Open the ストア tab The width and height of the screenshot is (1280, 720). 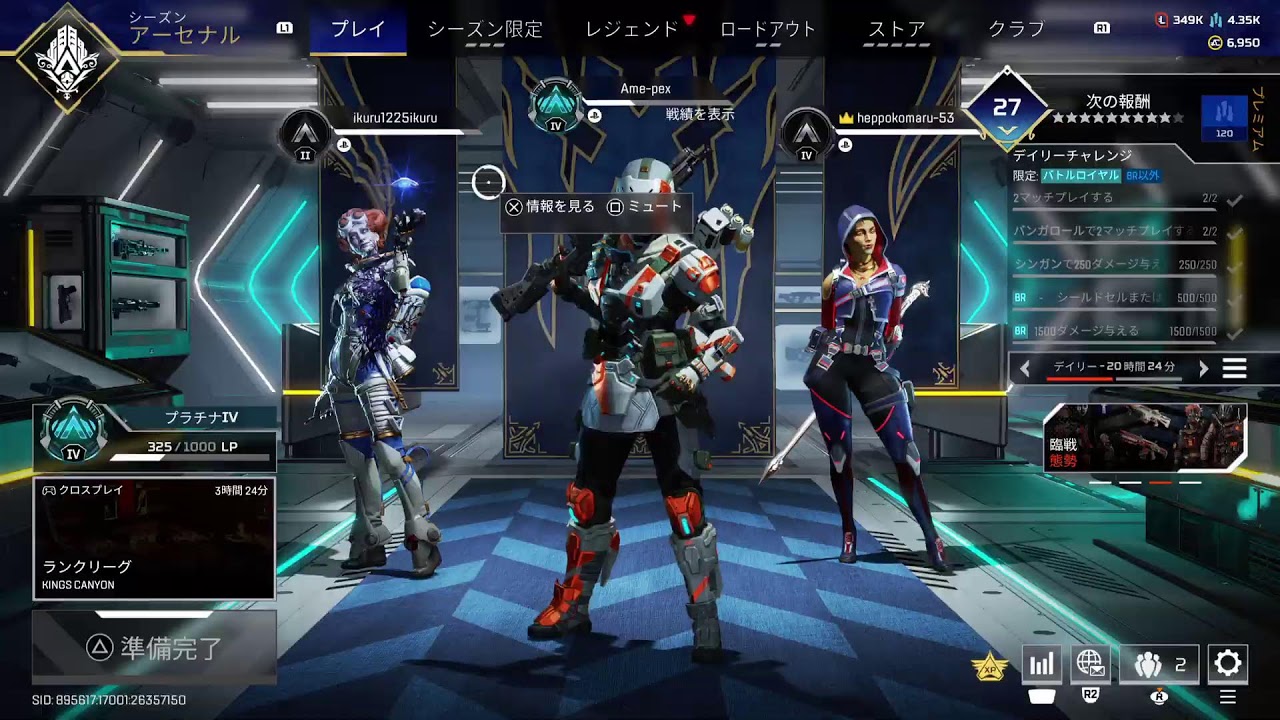click(x=896, y=29)
